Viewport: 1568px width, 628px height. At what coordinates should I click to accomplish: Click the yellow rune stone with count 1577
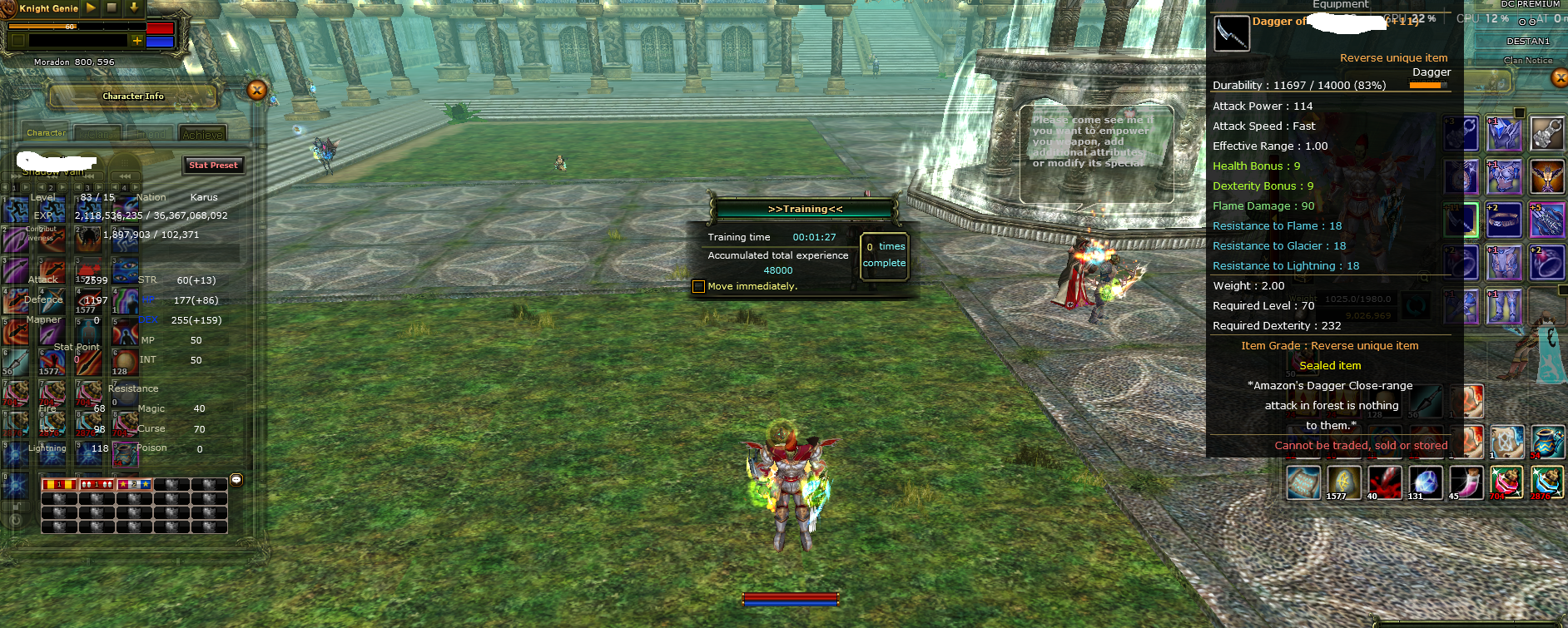(x=1343, y=481)
